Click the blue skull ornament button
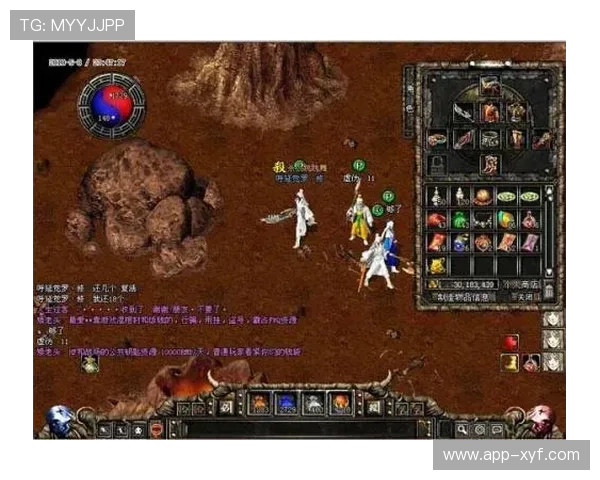 click(59, 419)
